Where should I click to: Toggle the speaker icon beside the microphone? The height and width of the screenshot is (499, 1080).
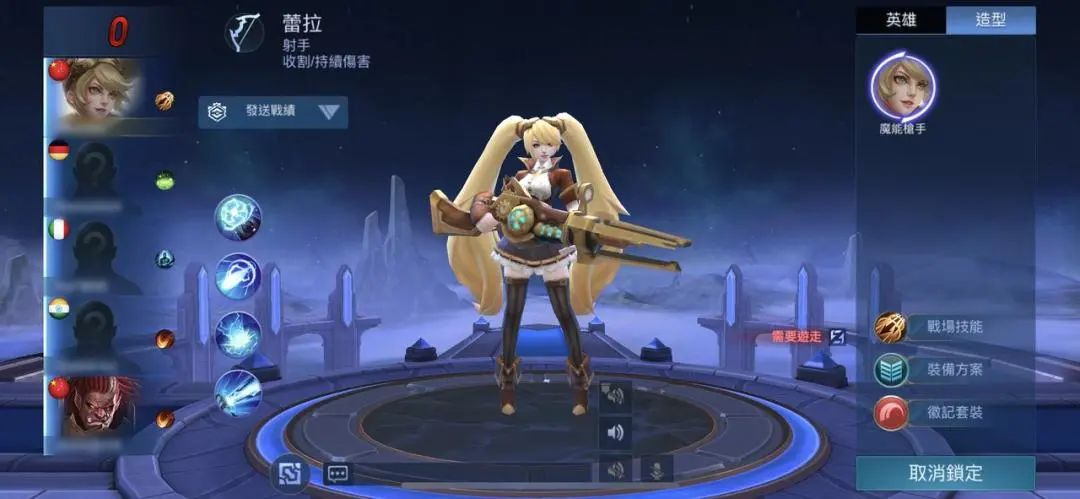(615, 469)
